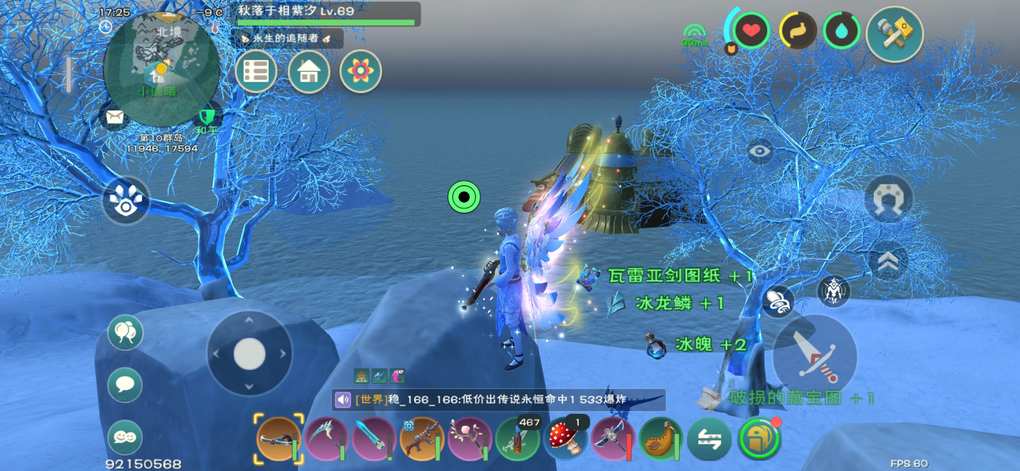This screenshot has height=471, width=1020.
Task: Activate the dagger attack button
Action: coord(814,355)
